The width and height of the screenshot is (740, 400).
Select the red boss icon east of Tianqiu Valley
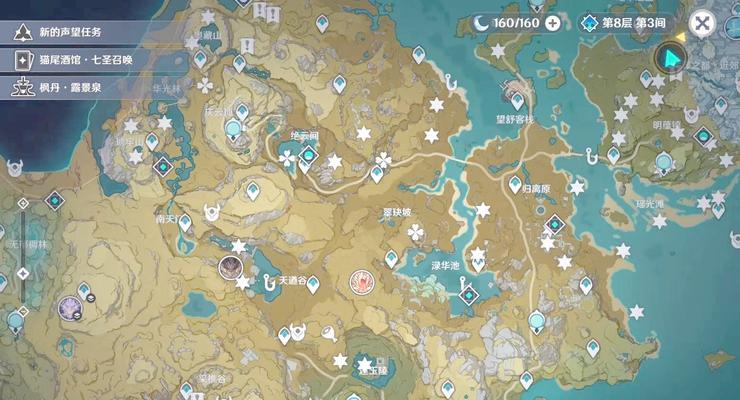pyautogui.click(x=361, y=283)
